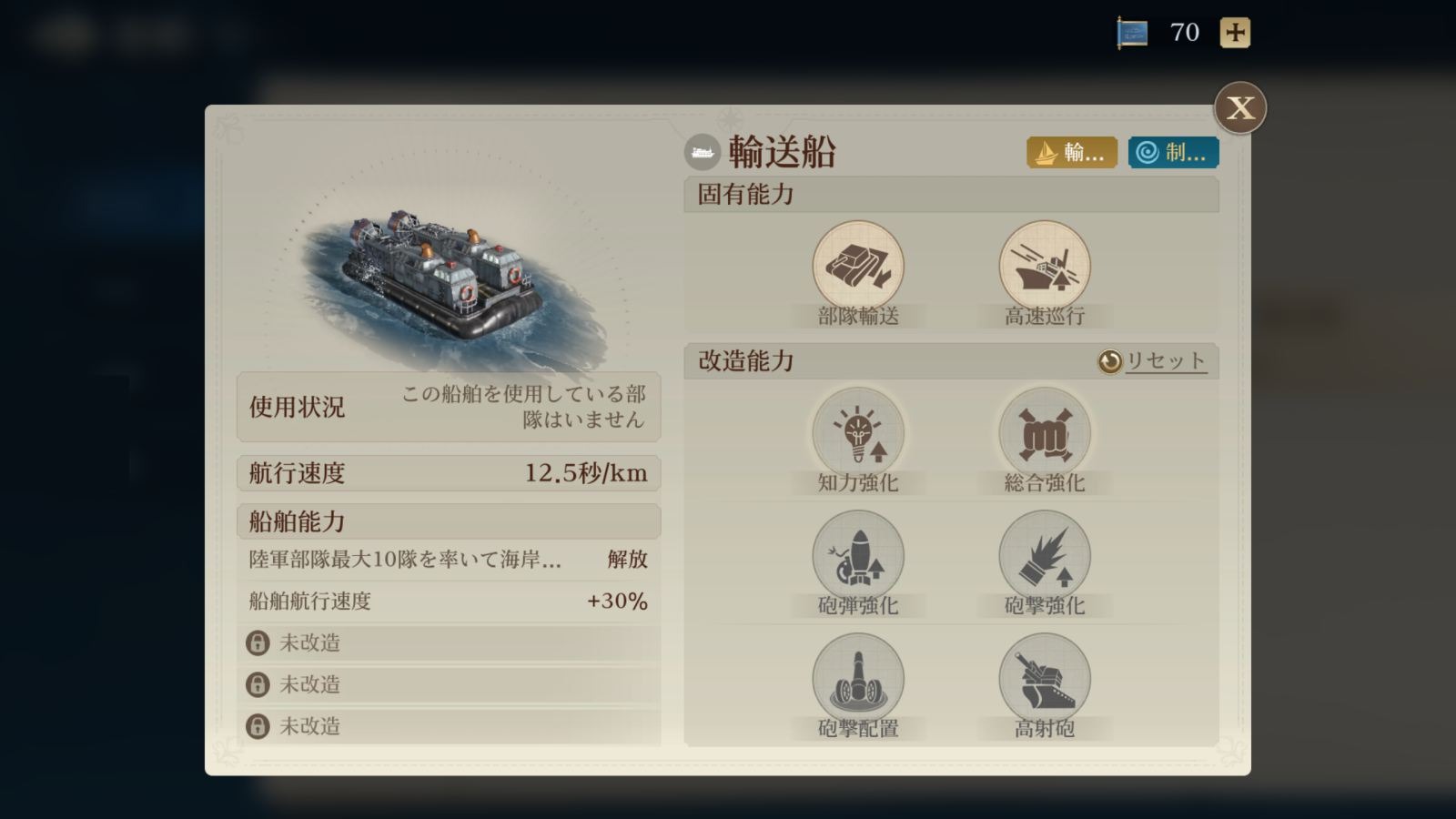Close the 輸送船 ship panel

1239,108
